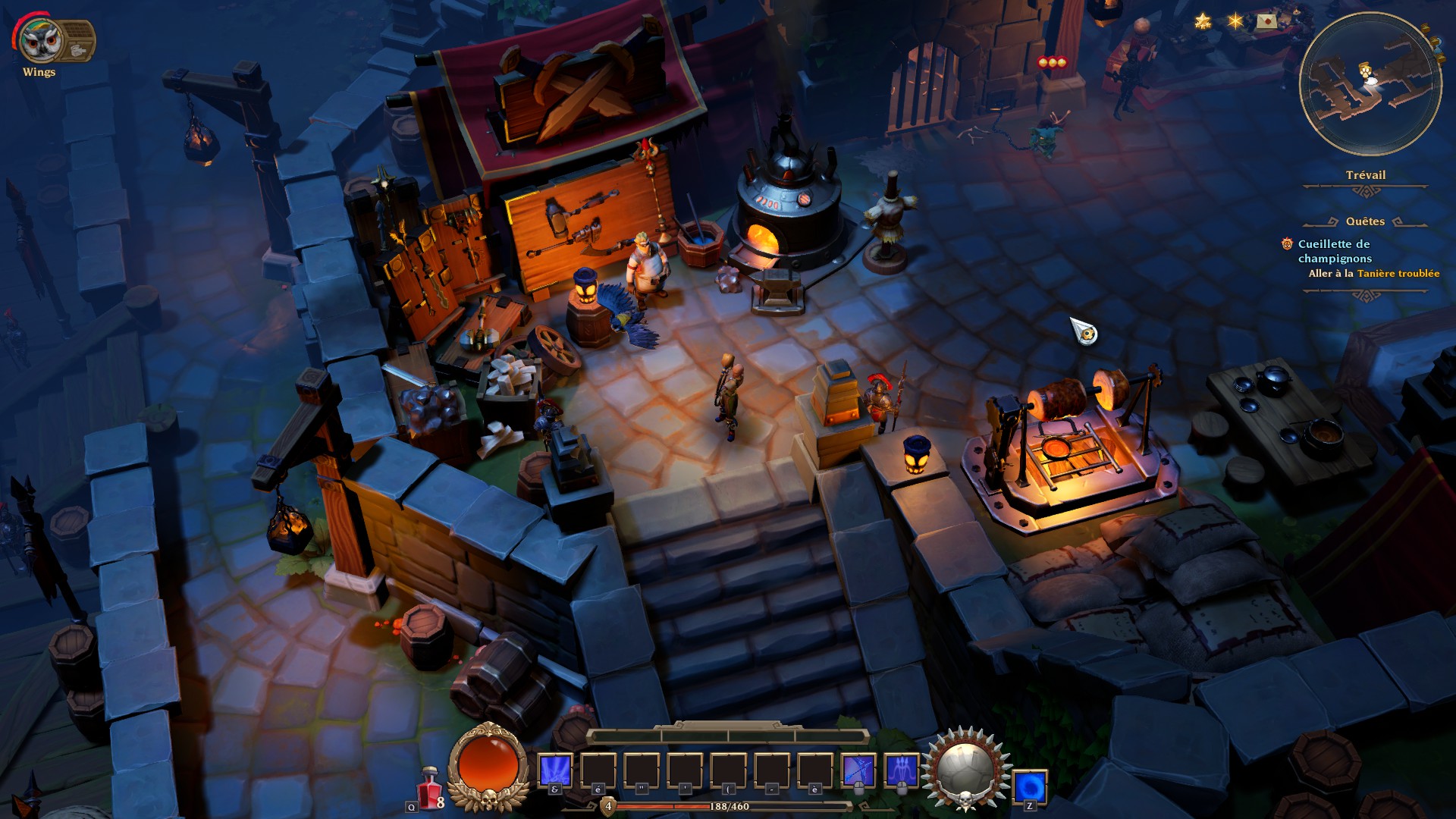Activate the first blue skill slot

point(554,770)
